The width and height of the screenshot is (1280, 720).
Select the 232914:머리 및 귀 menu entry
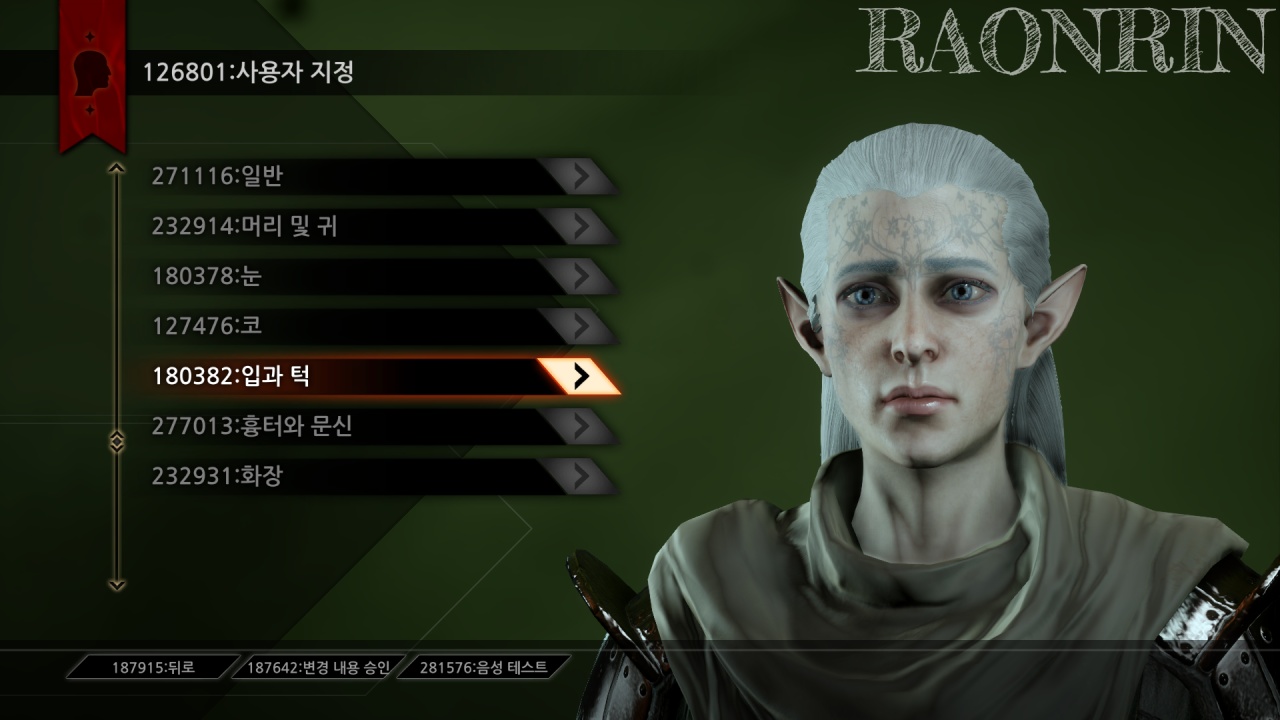tap(380, 227)
